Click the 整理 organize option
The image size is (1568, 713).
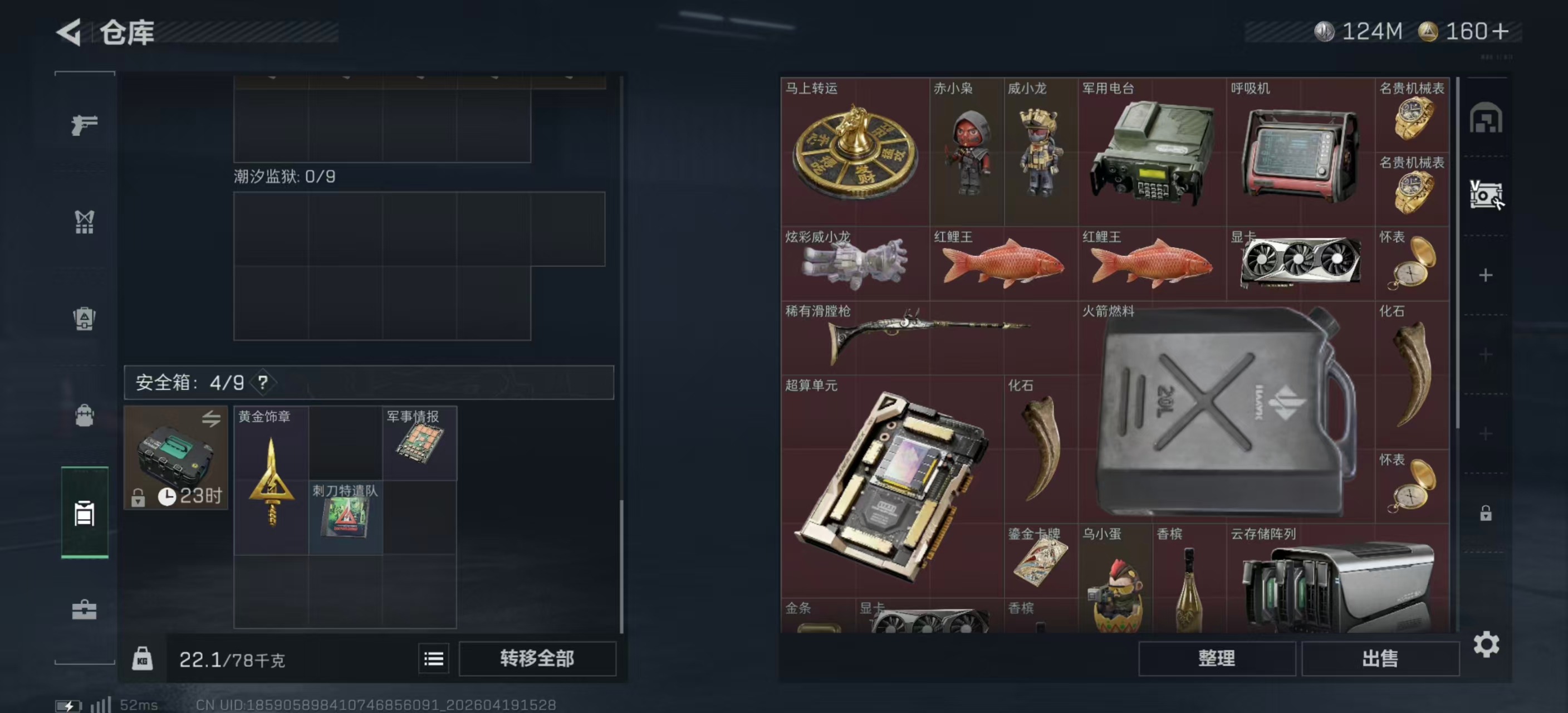[x=1217, y=659]
